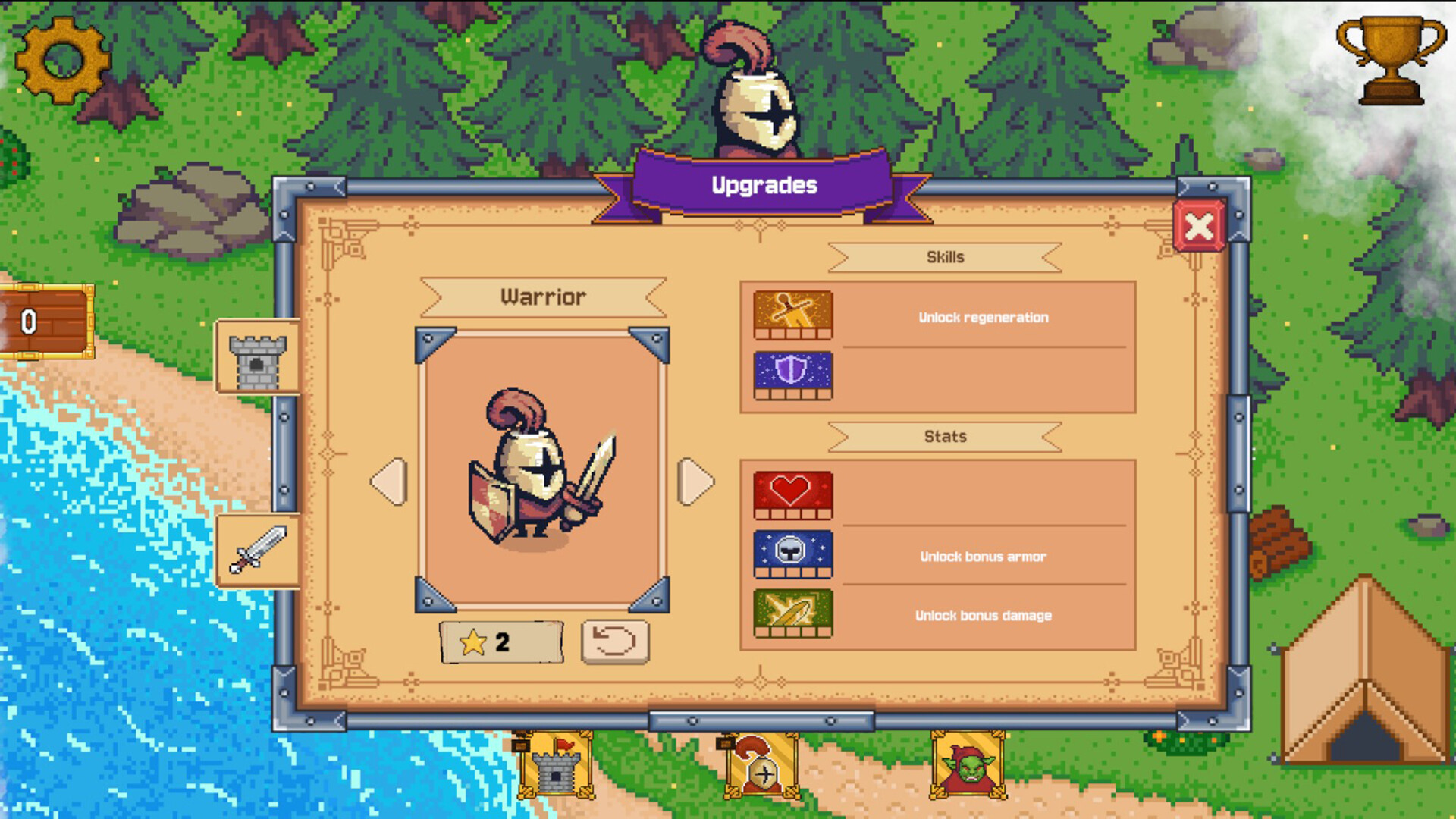Select the blue bonus armor stat icon
This screenshot has height=819, width=1456.
tap(792, 556)
